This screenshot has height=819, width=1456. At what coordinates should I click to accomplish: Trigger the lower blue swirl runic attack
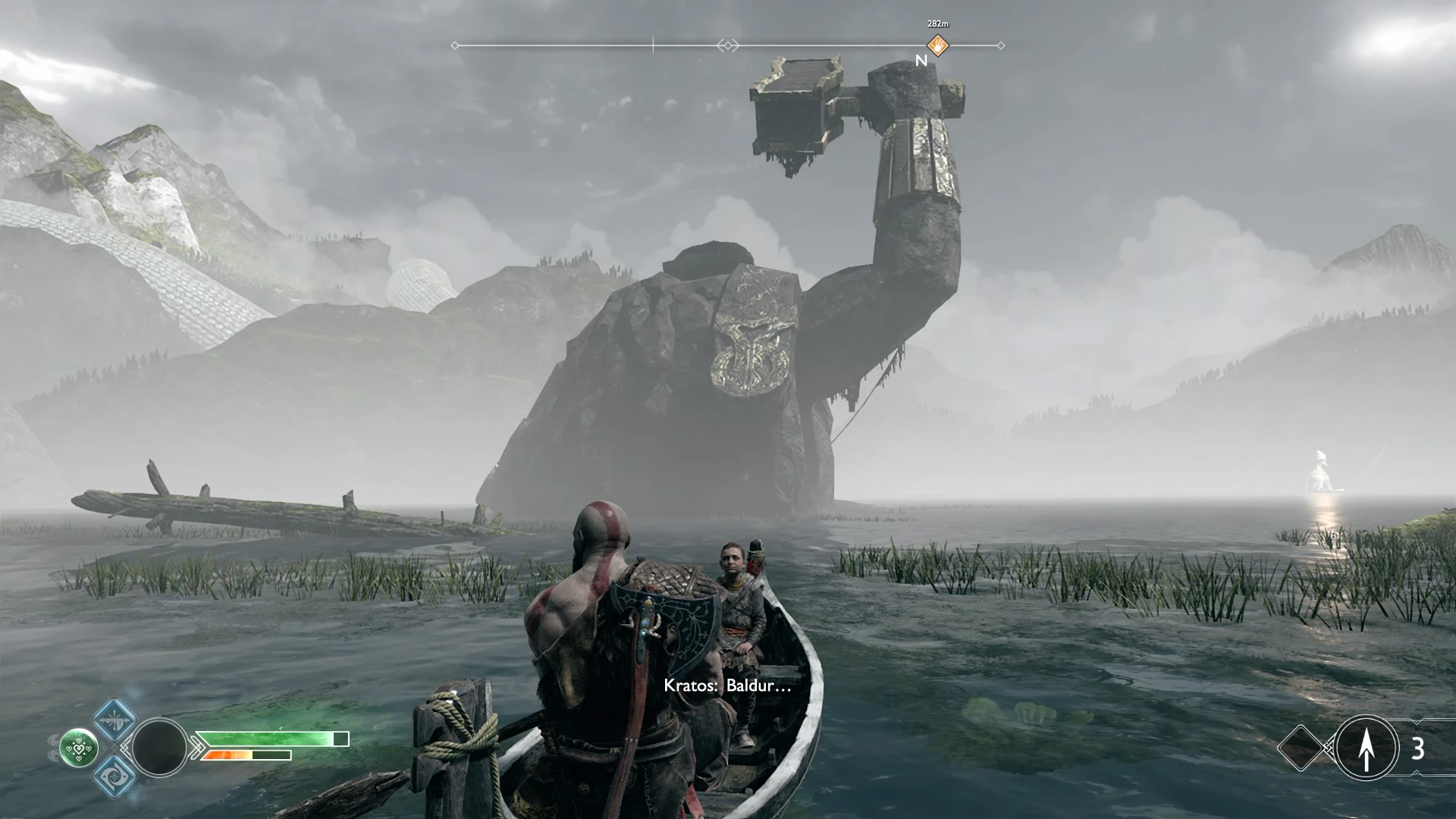pyautogui.click(x=115, y=775)
